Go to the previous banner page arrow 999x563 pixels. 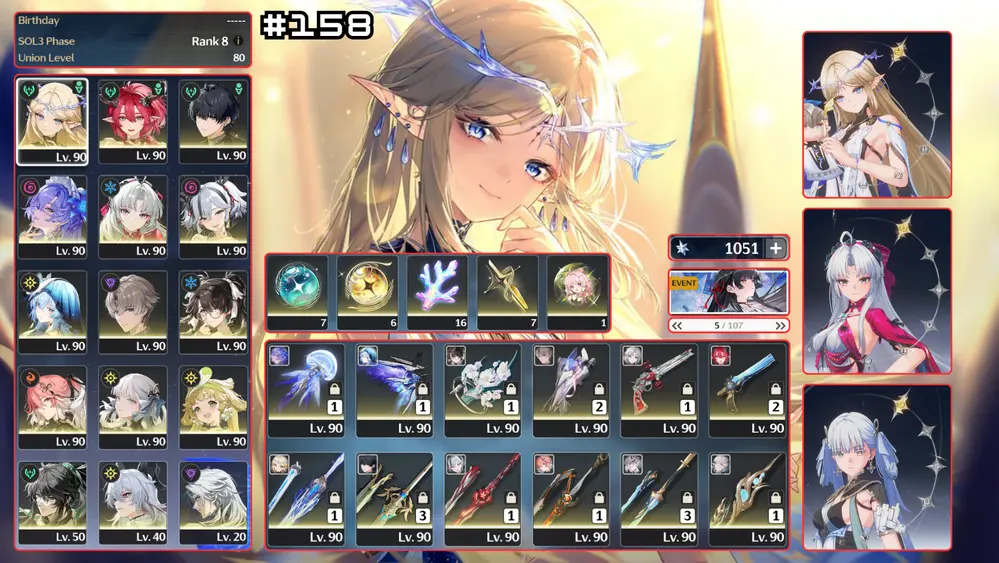point(678,325)
